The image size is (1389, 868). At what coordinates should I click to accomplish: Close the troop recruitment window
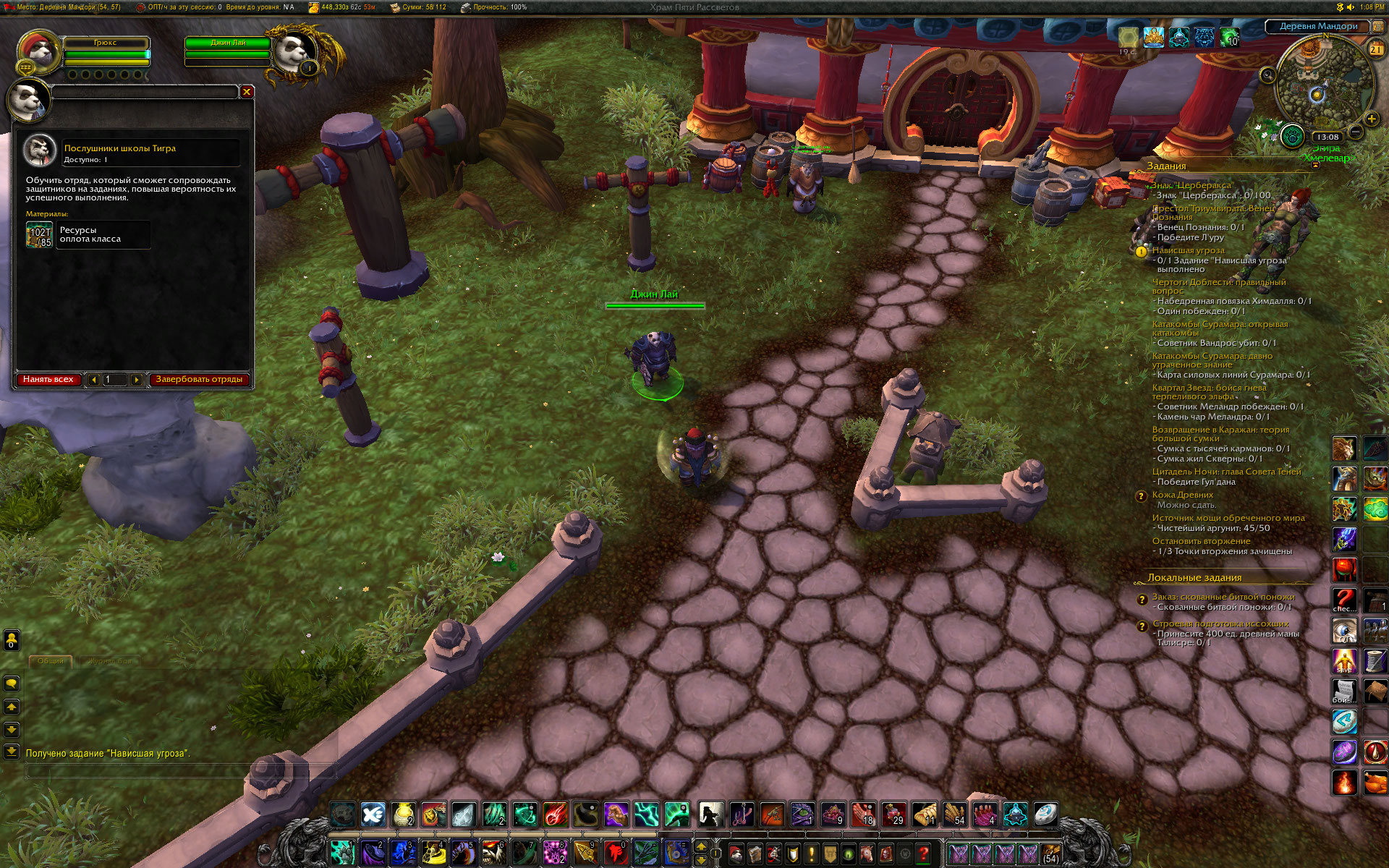point(247,92)
